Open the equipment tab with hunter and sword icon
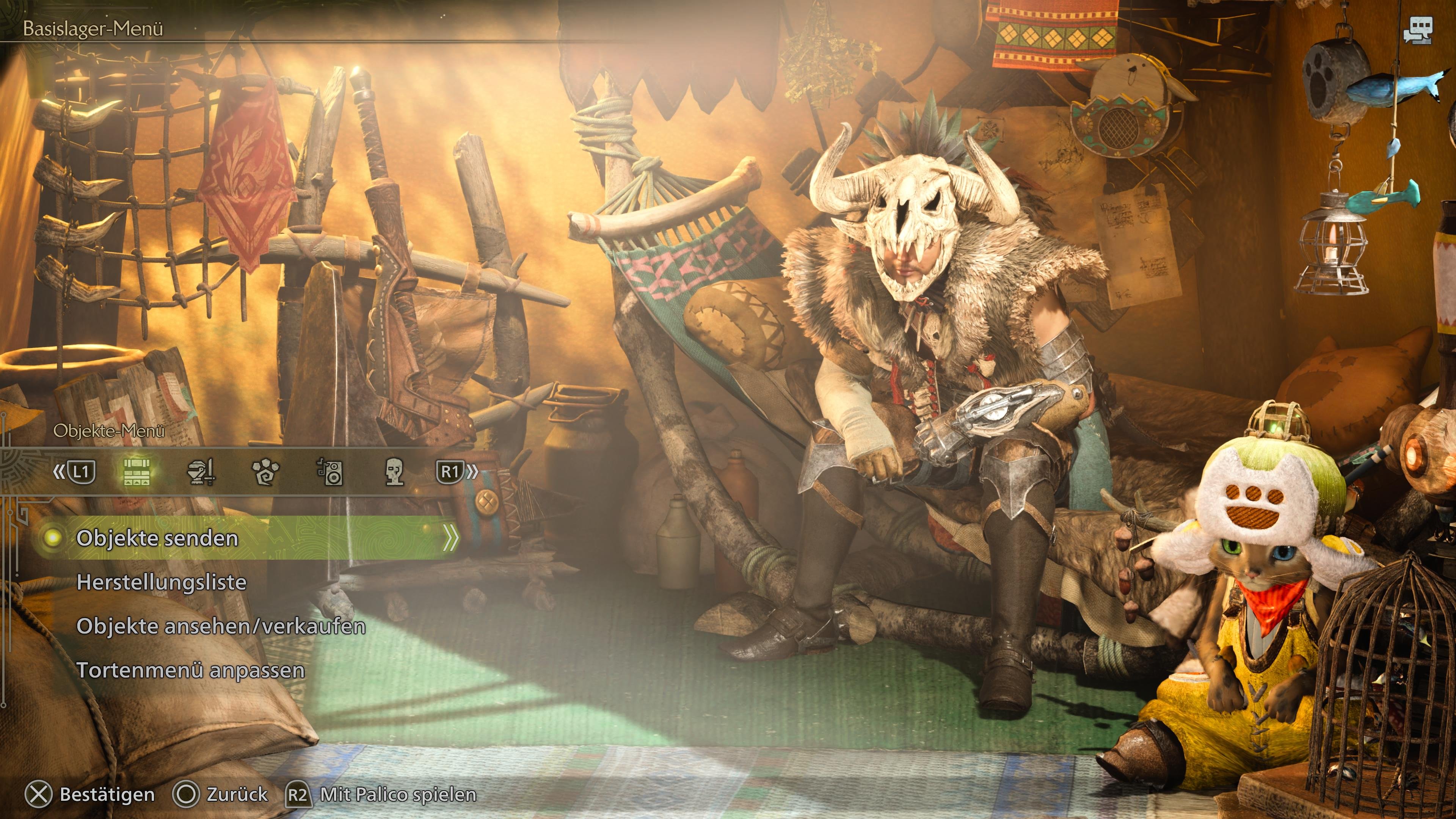 (x=202, y=472)
